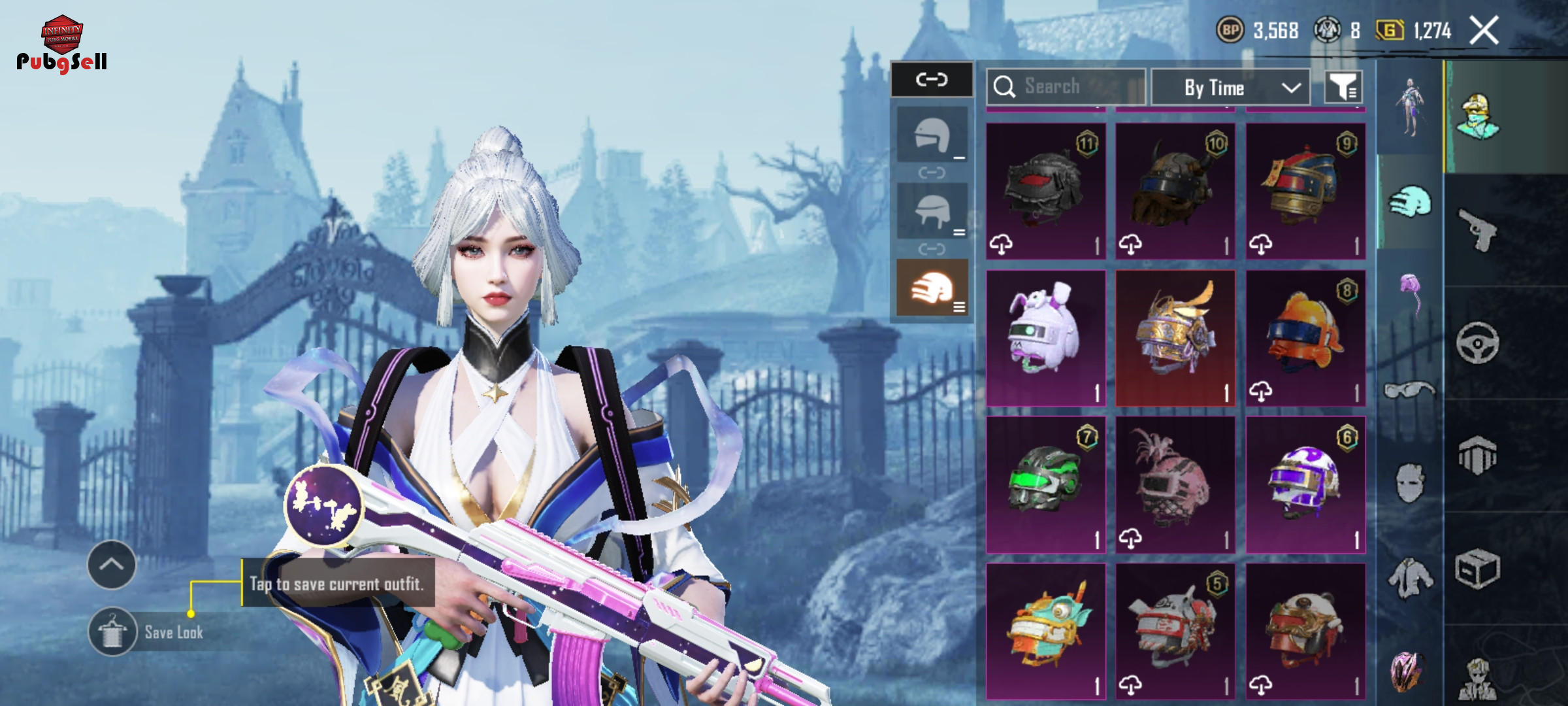This screenshot has height=706, width=1568.
Task: Select the highlighted level three helmet slot
Action: point(932,288)
